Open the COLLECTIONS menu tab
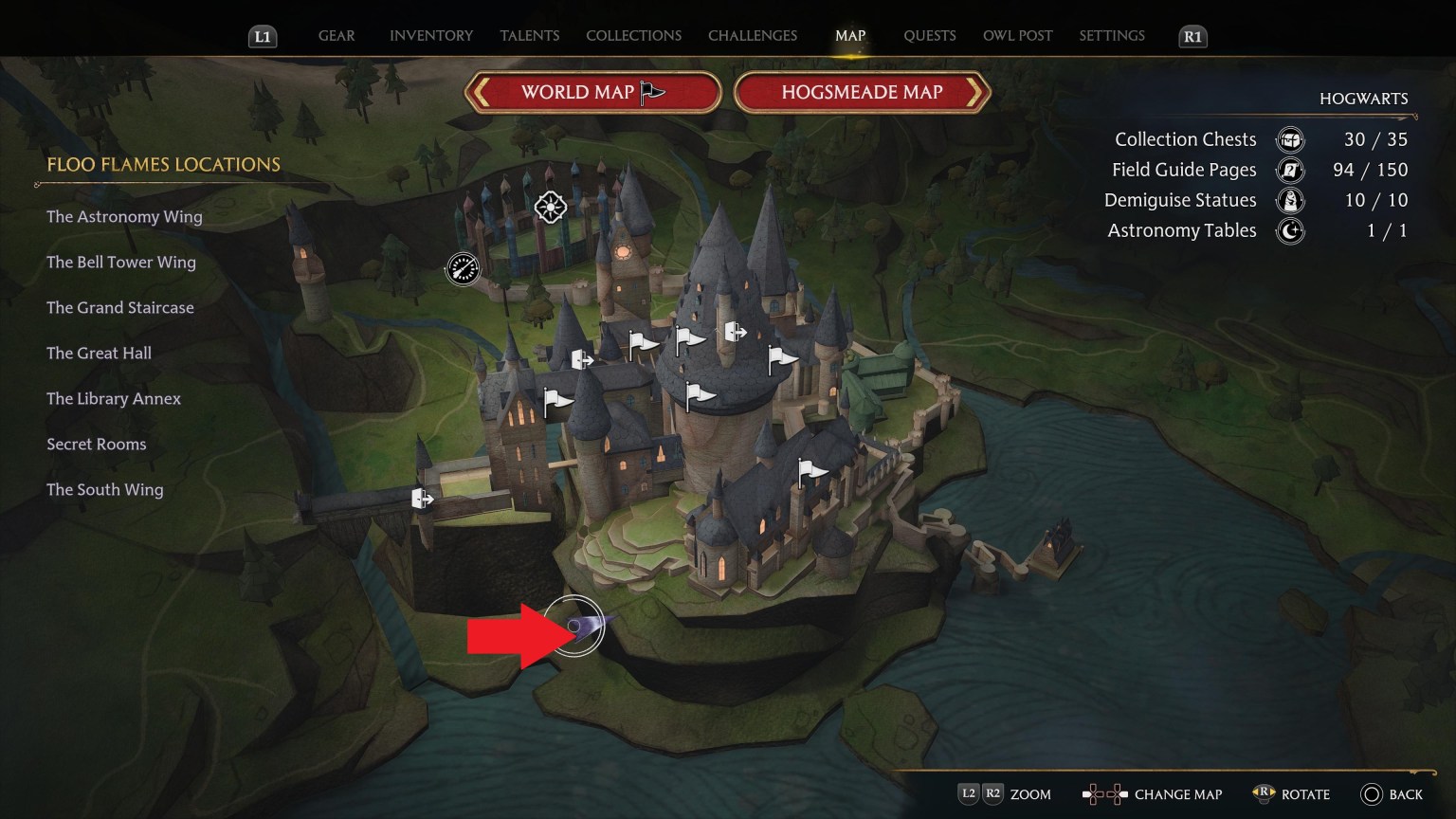1456x819 pixels. (633, 35)
